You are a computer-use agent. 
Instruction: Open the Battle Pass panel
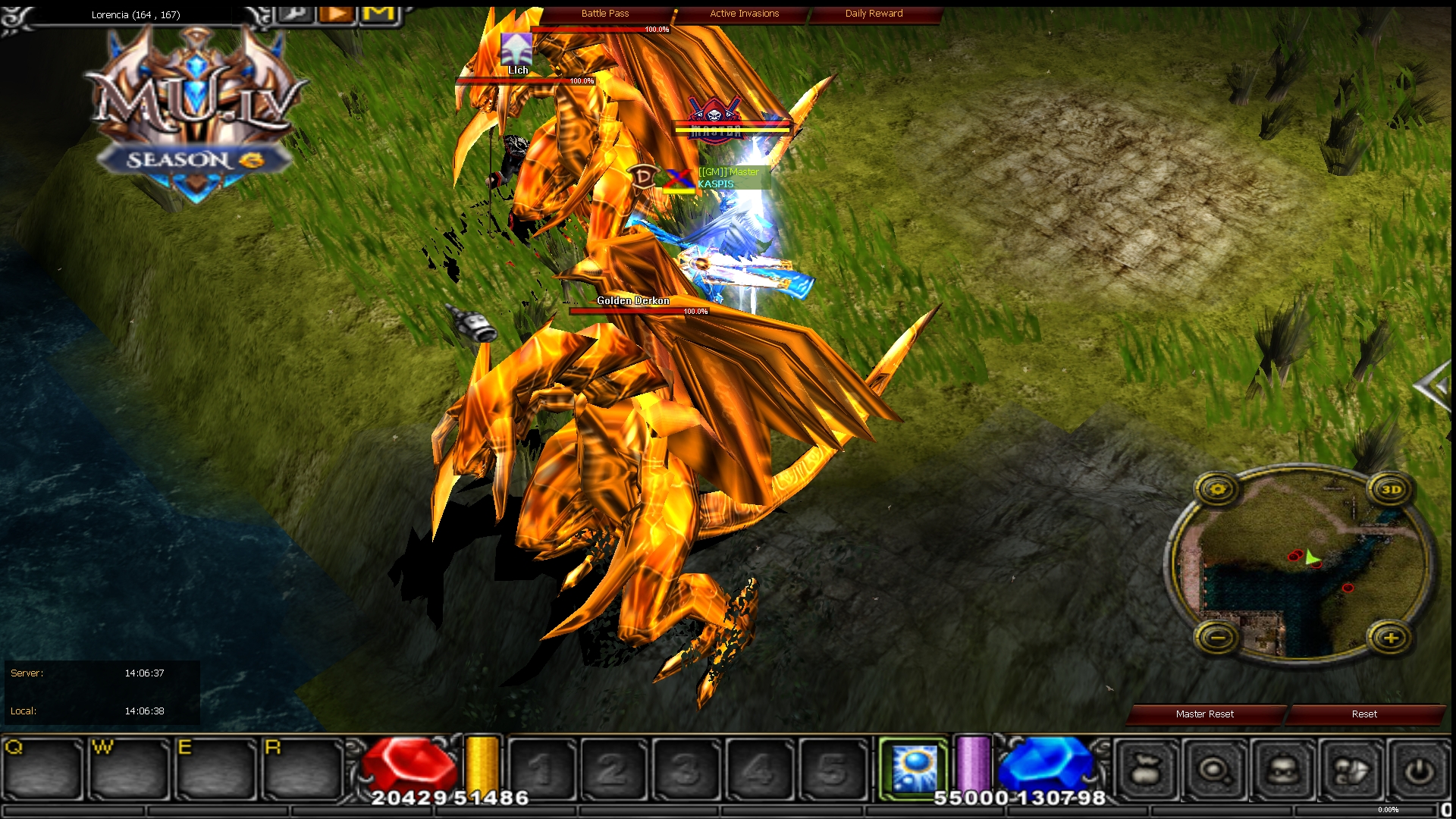(605, 14)
